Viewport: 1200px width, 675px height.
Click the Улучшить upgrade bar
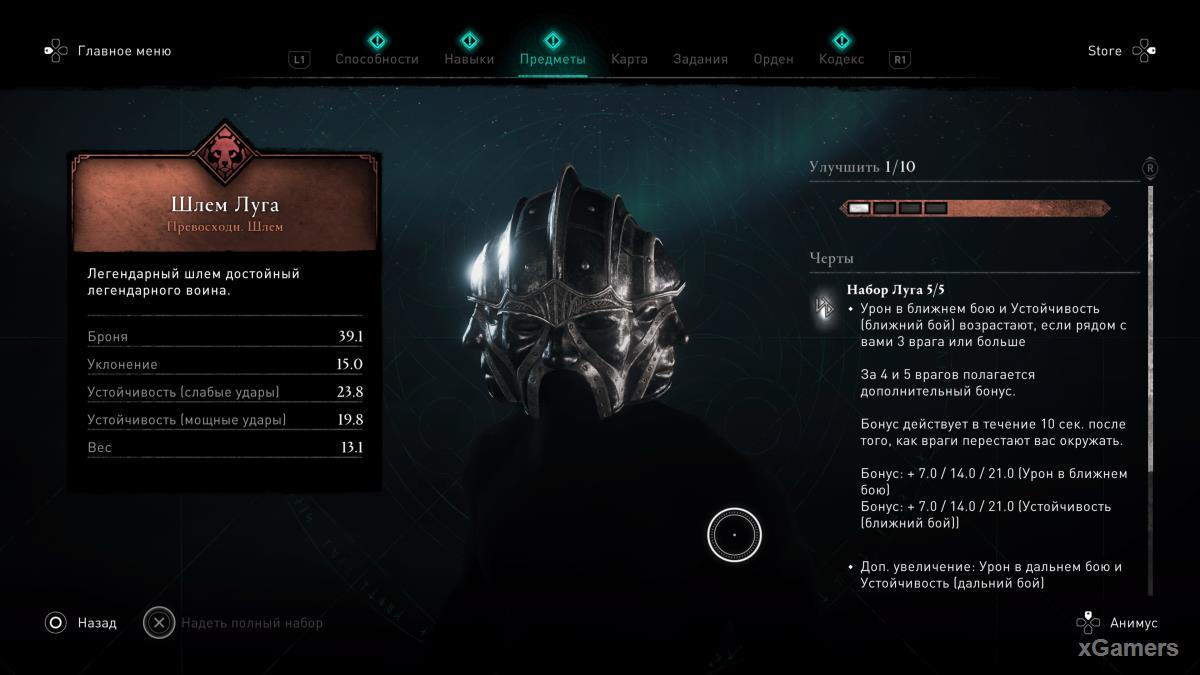tap(974, 208)
